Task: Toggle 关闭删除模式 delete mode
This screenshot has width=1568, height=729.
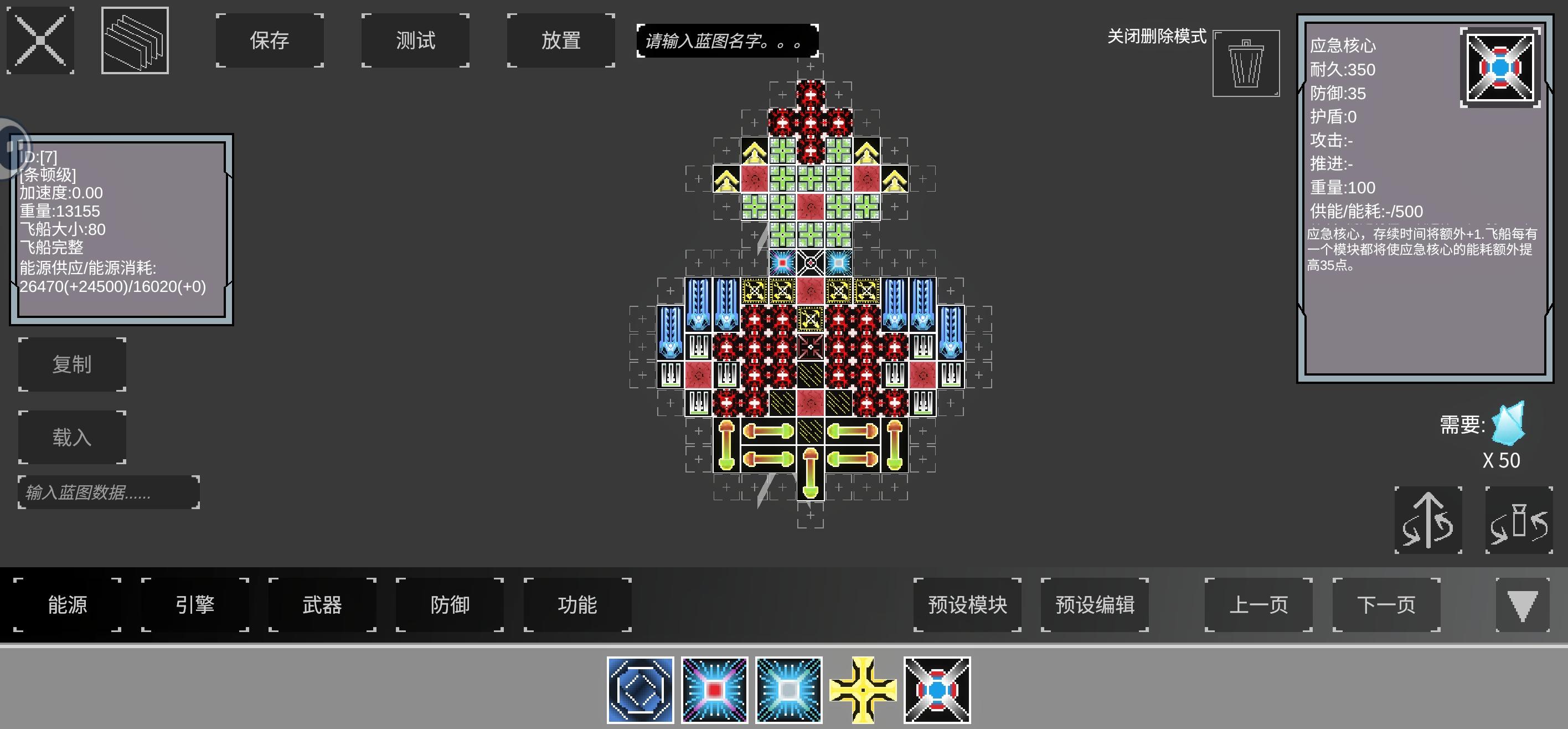Action: [1157, 37]
